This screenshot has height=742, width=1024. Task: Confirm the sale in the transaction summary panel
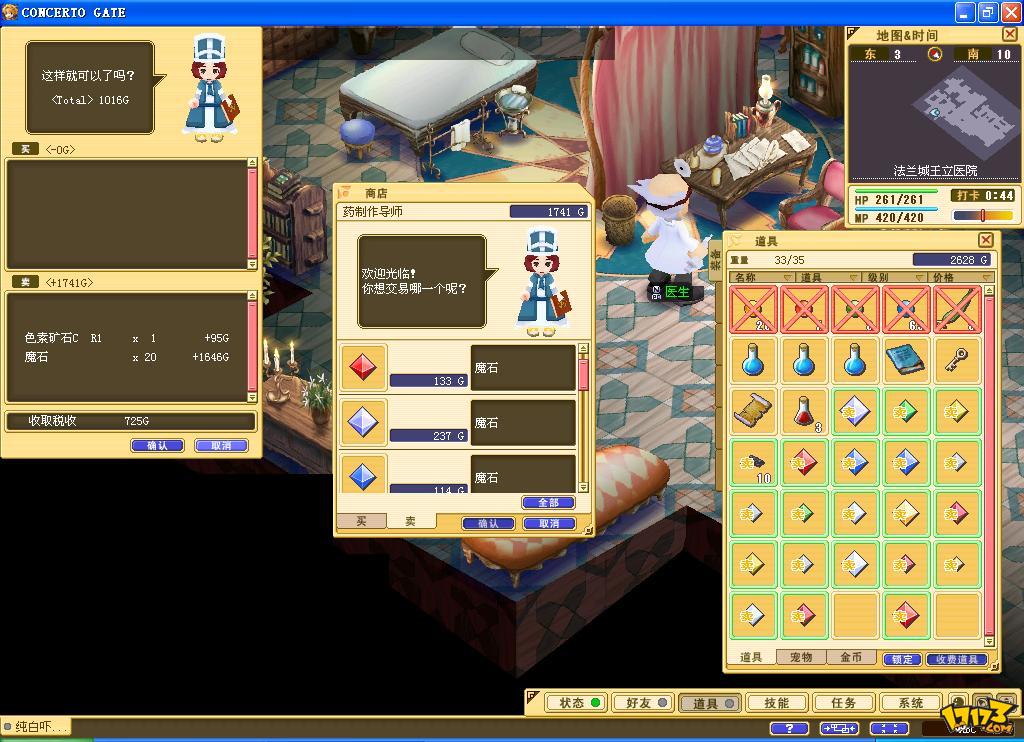(x=157, y=446)
